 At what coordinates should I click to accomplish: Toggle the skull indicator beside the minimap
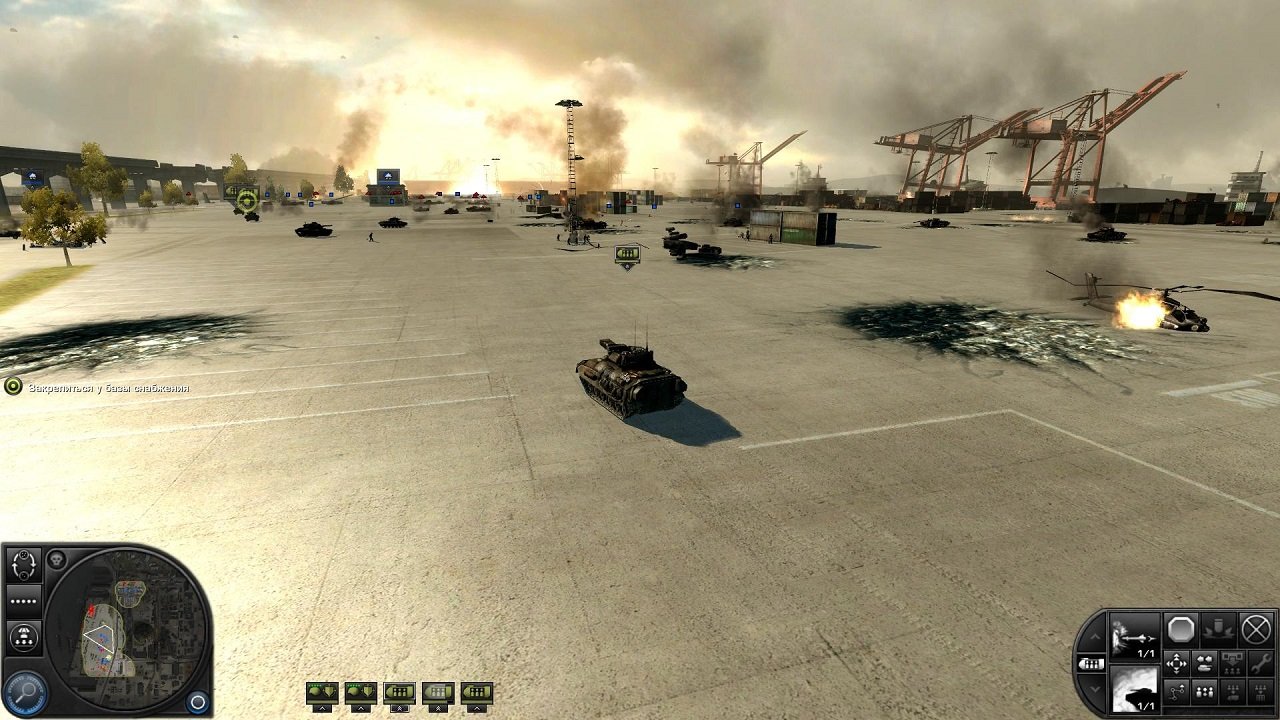(56, 560)
